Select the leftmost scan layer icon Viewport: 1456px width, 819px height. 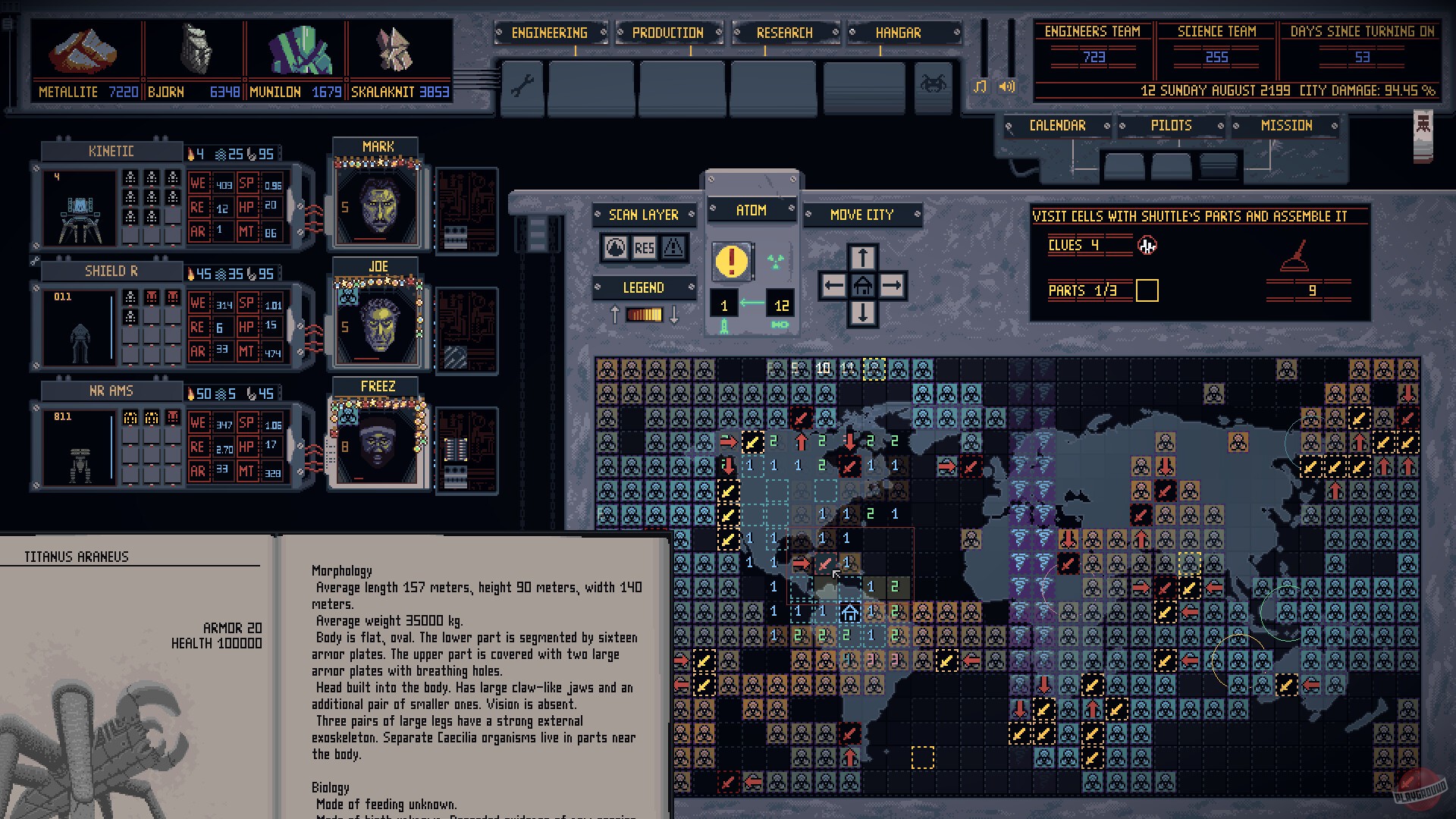(616, 249)
